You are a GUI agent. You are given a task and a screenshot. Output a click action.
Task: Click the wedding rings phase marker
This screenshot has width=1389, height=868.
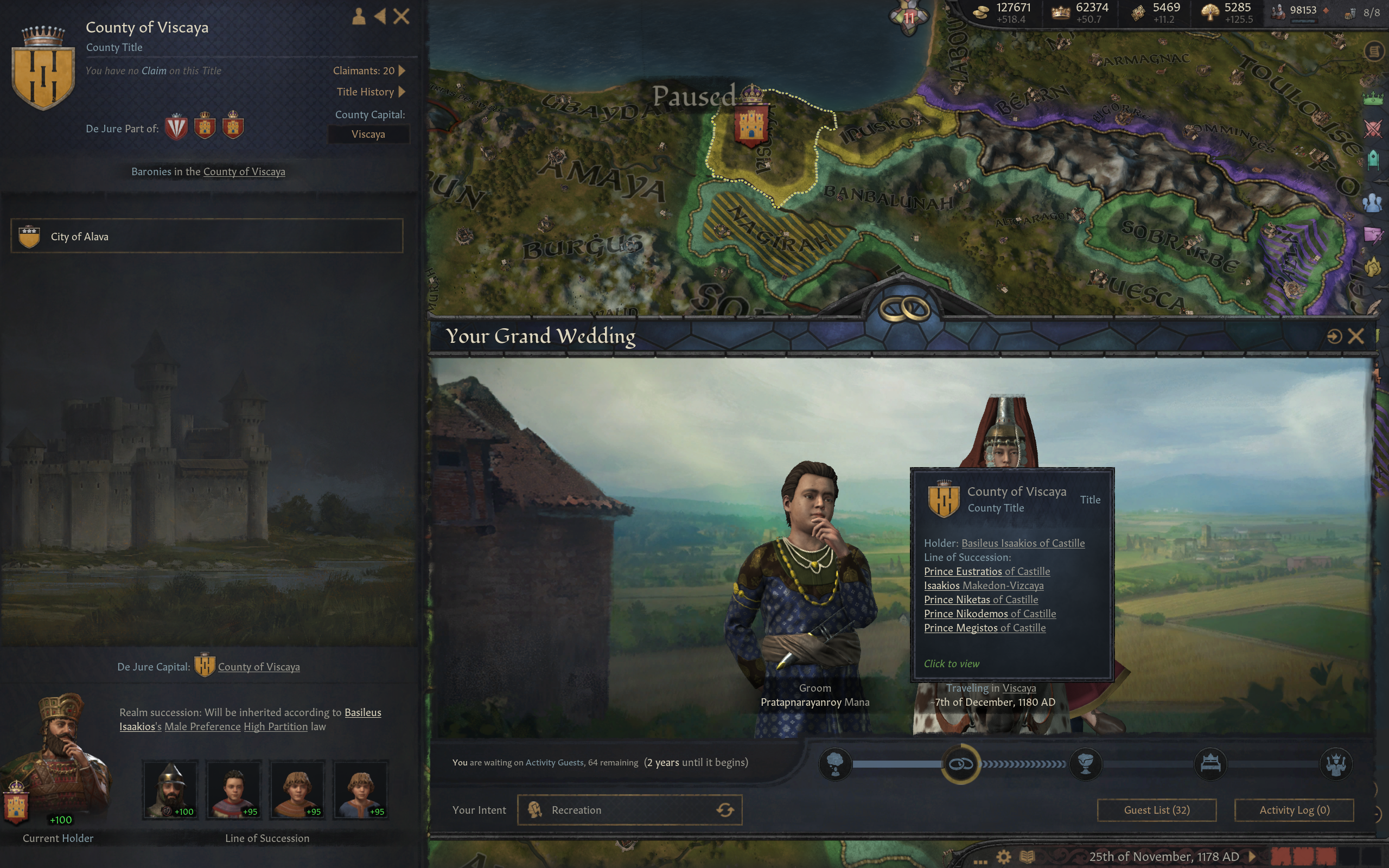coord(960,763)
